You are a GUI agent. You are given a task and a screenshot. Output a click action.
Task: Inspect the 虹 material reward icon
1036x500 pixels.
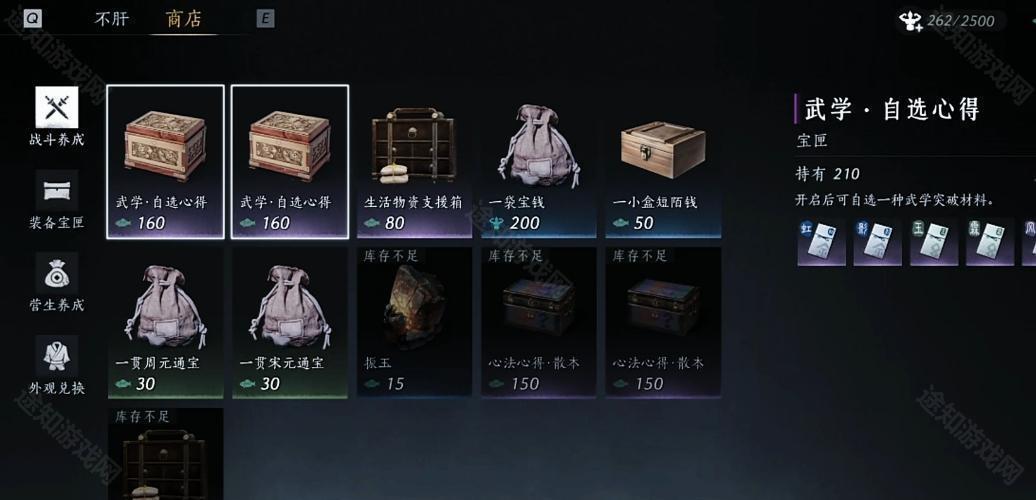821,243
